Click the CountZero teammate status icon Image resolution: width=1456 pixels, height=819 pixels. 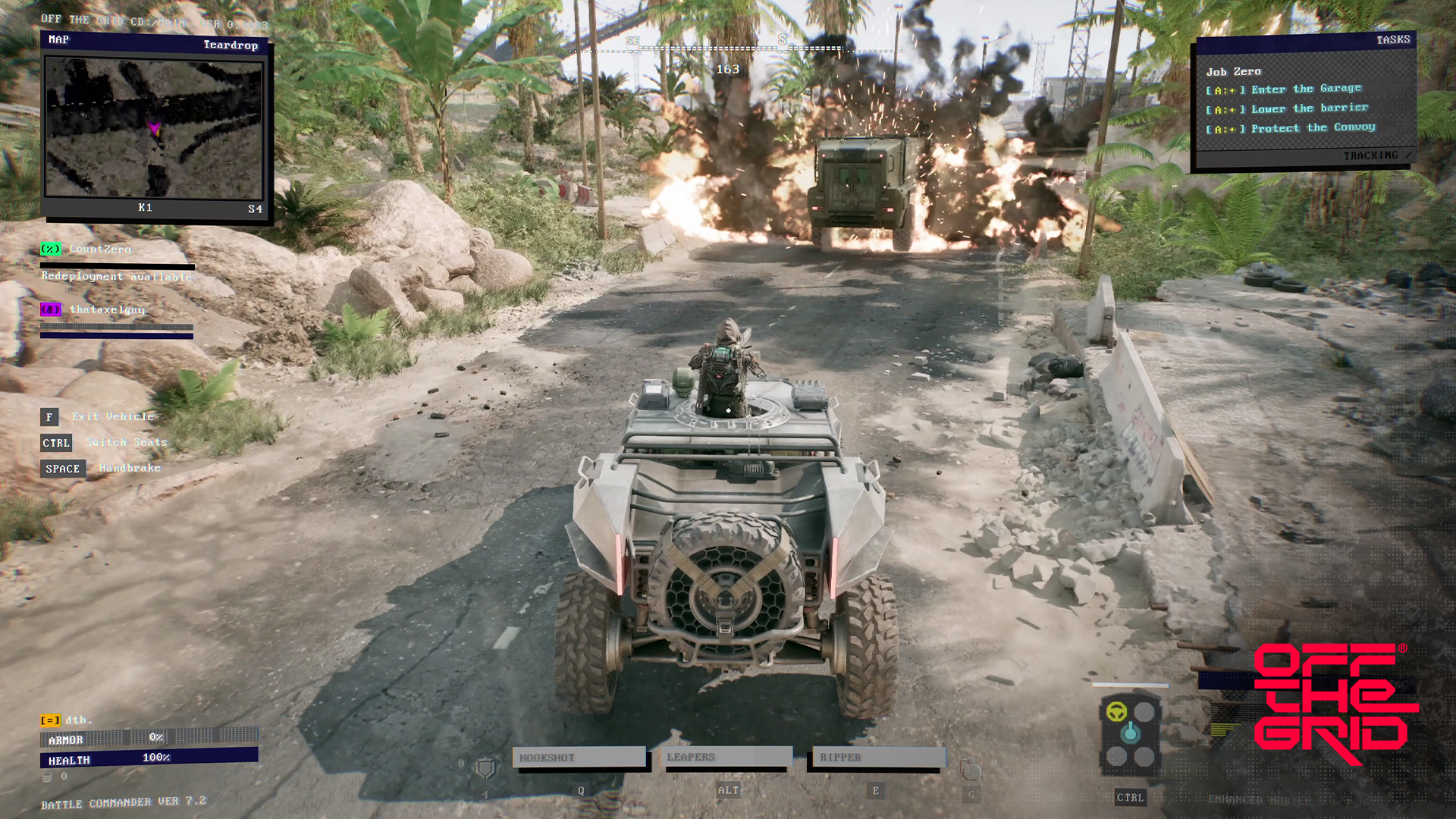50,249
